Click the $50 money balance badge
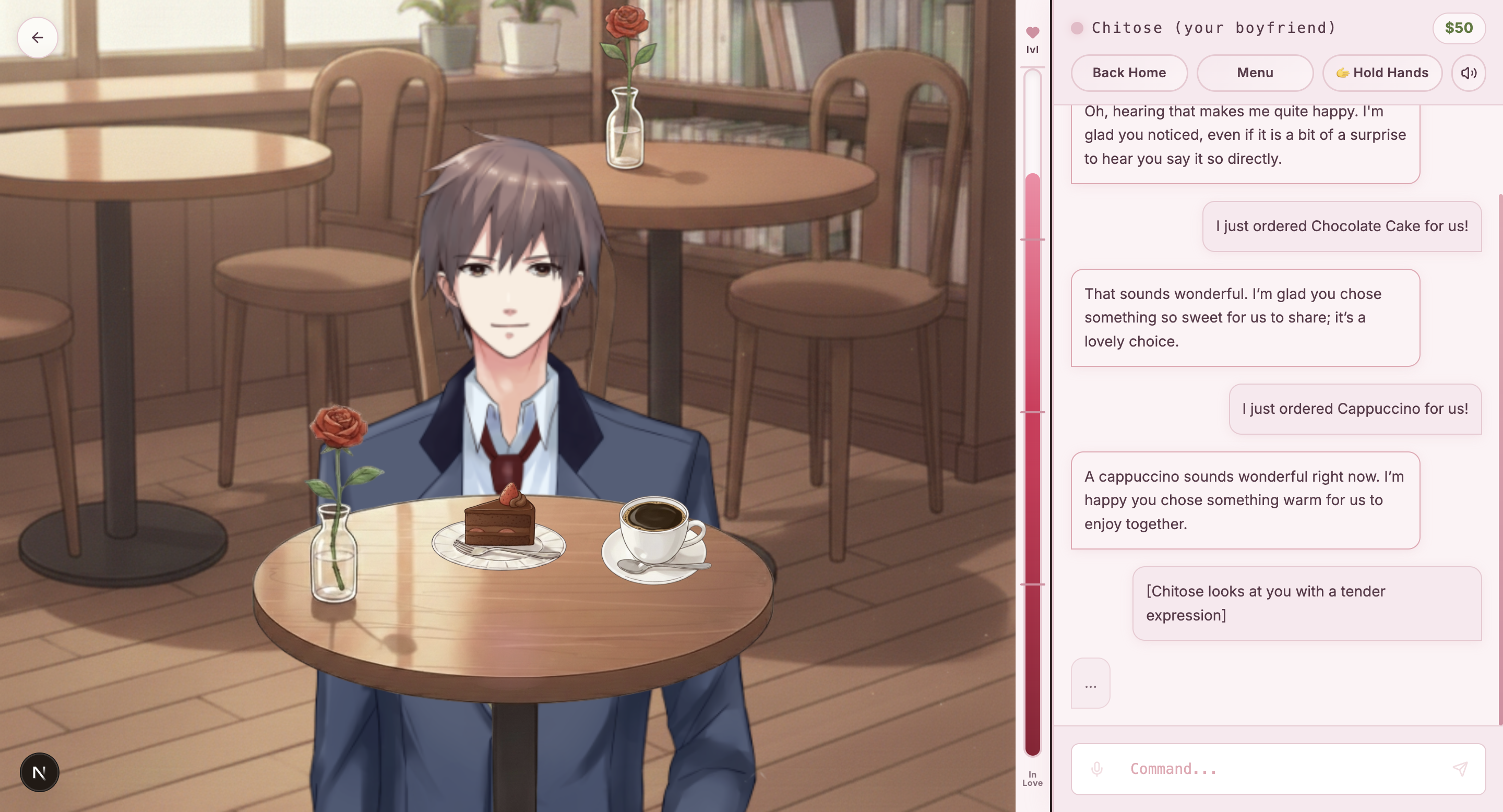Image resolution: width=1503 pixels, height=812 pixels. (x=1458, y=28)
